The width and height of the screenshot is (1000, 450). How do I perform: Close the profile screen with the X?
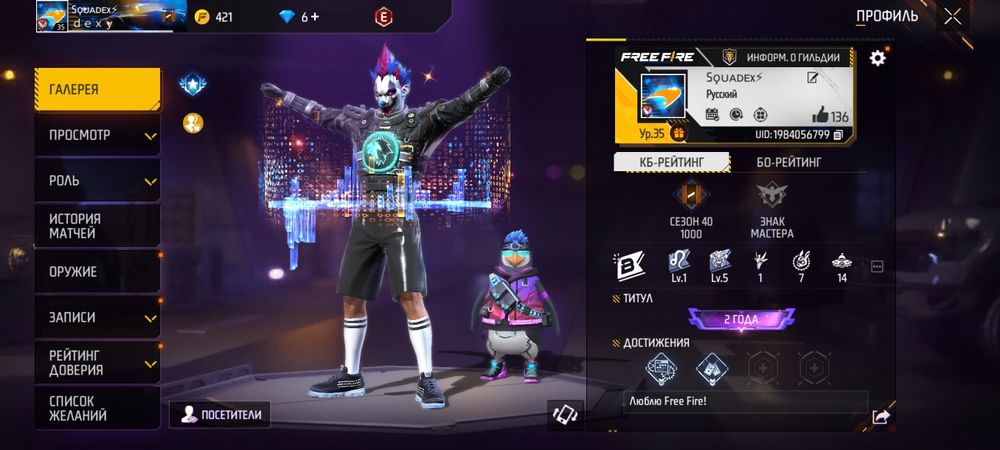(x=953, y=17)
